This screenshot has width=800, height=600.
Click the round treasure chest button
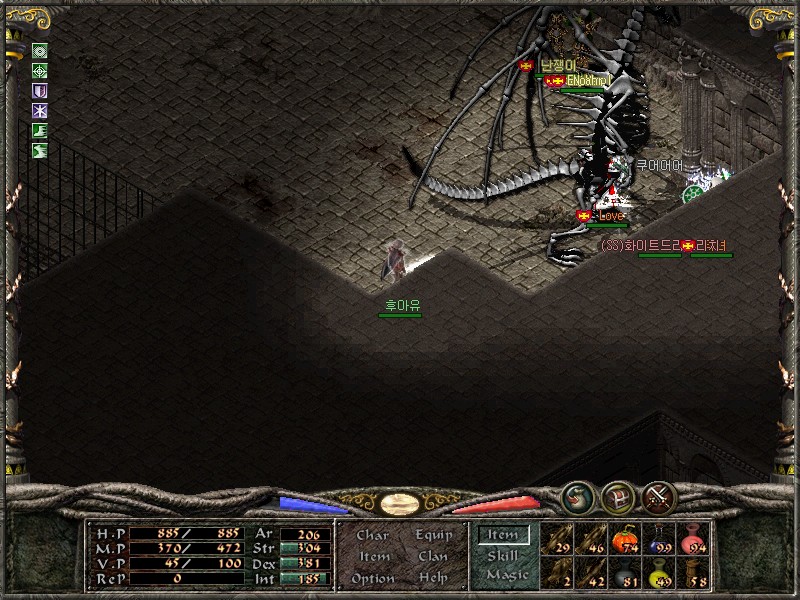point(616,496)
